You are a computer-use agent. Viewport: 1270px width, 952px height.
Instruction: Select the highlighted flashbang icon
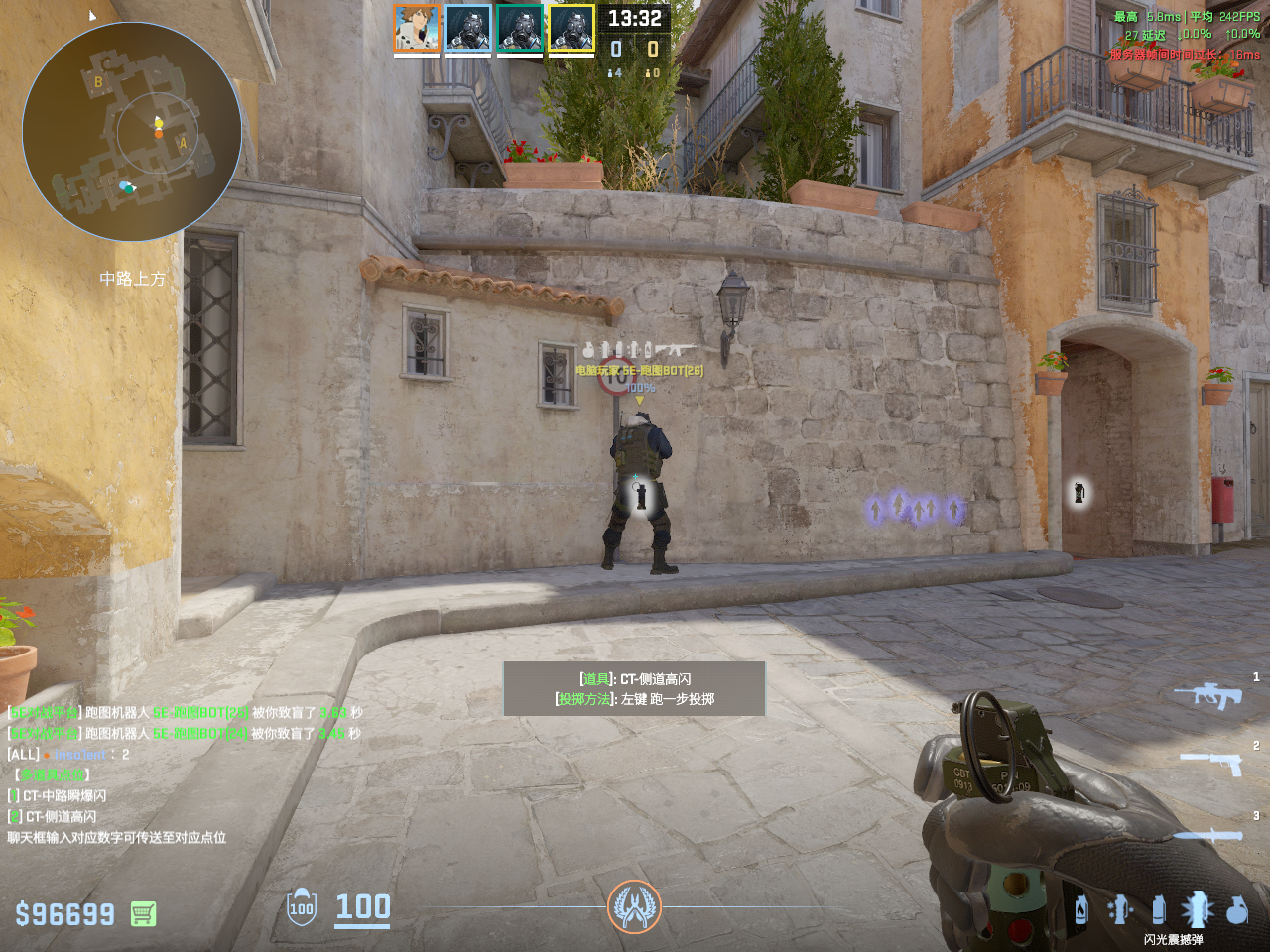pos(1197,908)
